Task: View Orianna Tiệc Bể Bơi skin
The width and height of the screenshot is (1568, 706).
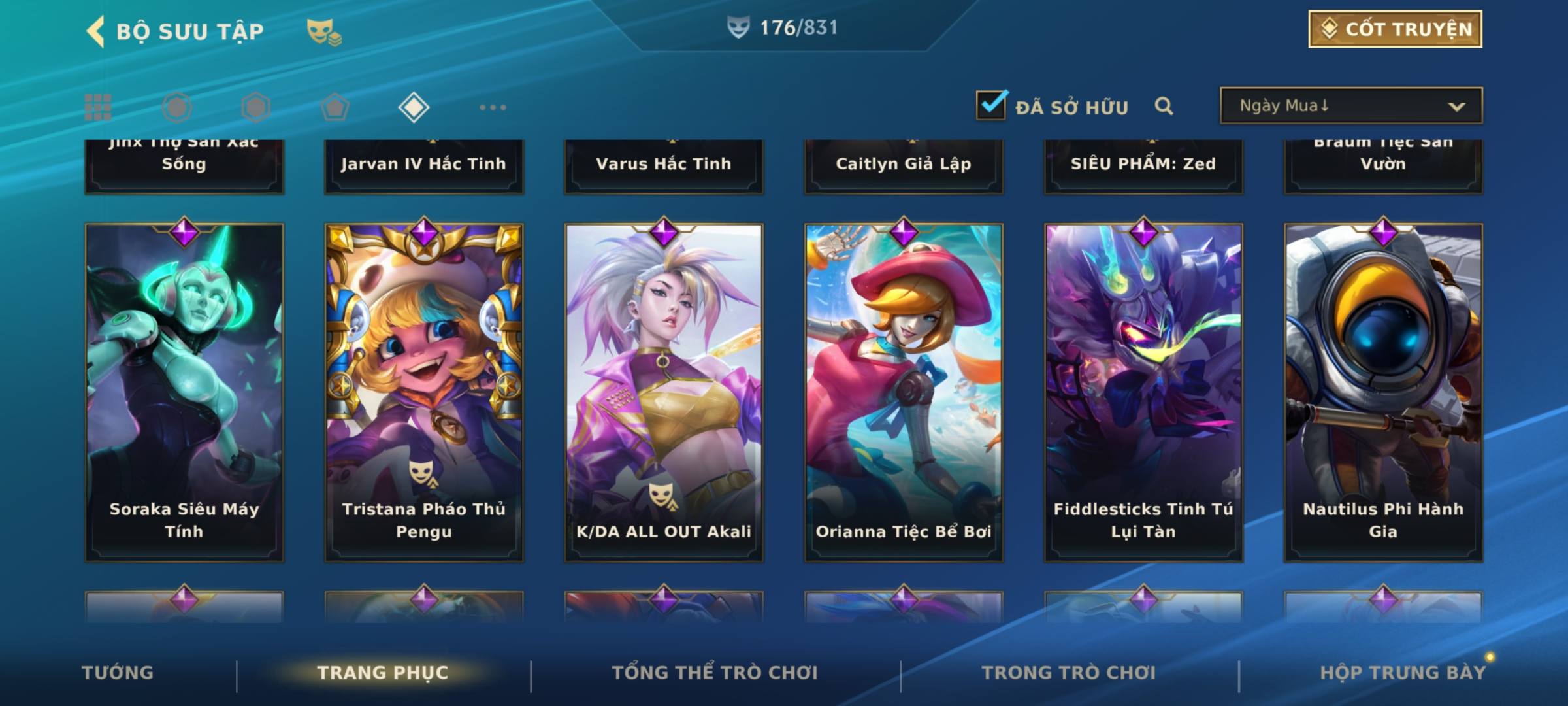Action: pyautogui.click(x=904, y=392)
